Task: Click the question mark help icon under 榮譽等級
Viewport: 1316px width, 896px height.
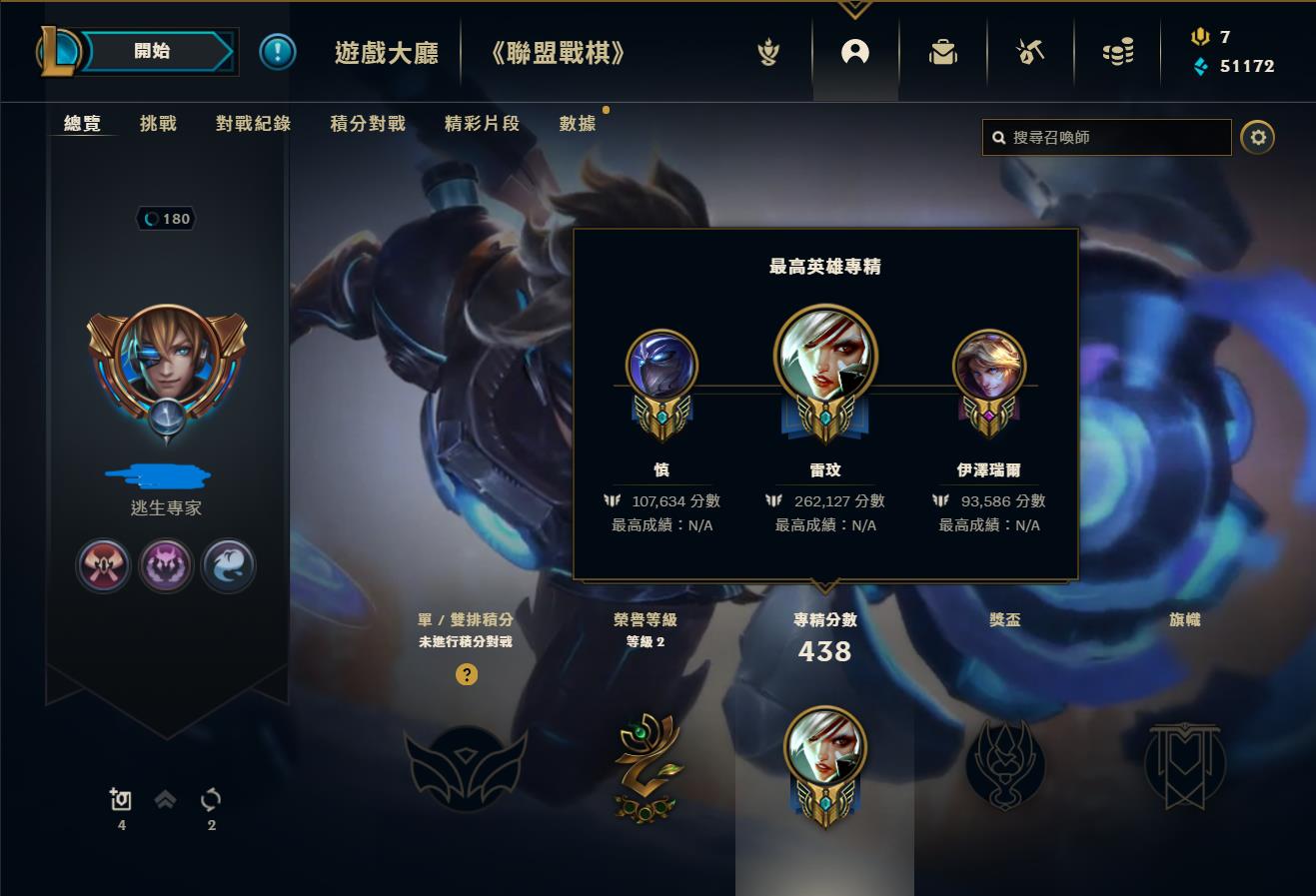Action: 465,674
